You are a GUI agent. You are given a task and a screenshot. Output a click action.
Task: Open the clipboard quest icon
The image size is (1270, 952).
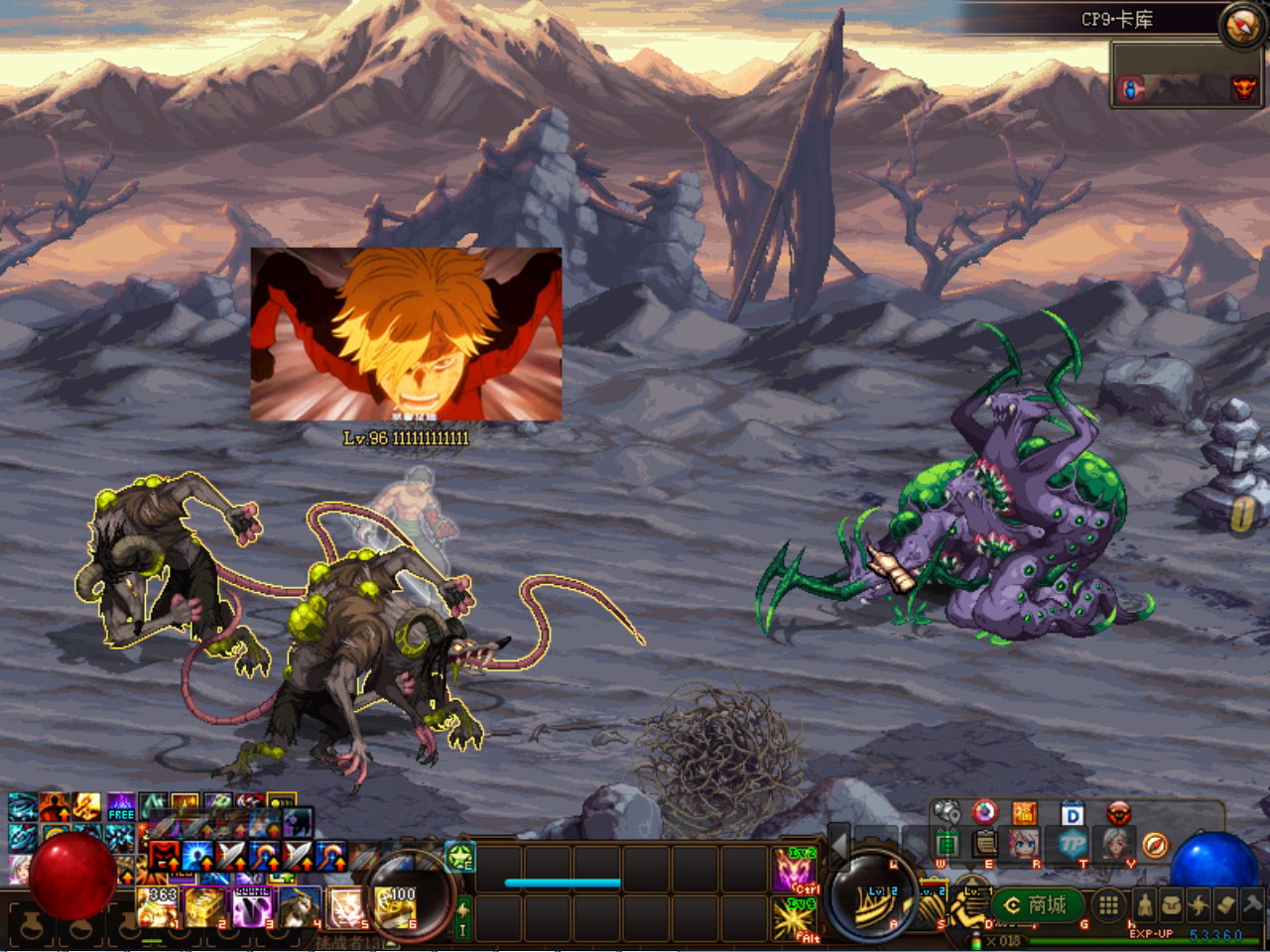tap(984, 844)
